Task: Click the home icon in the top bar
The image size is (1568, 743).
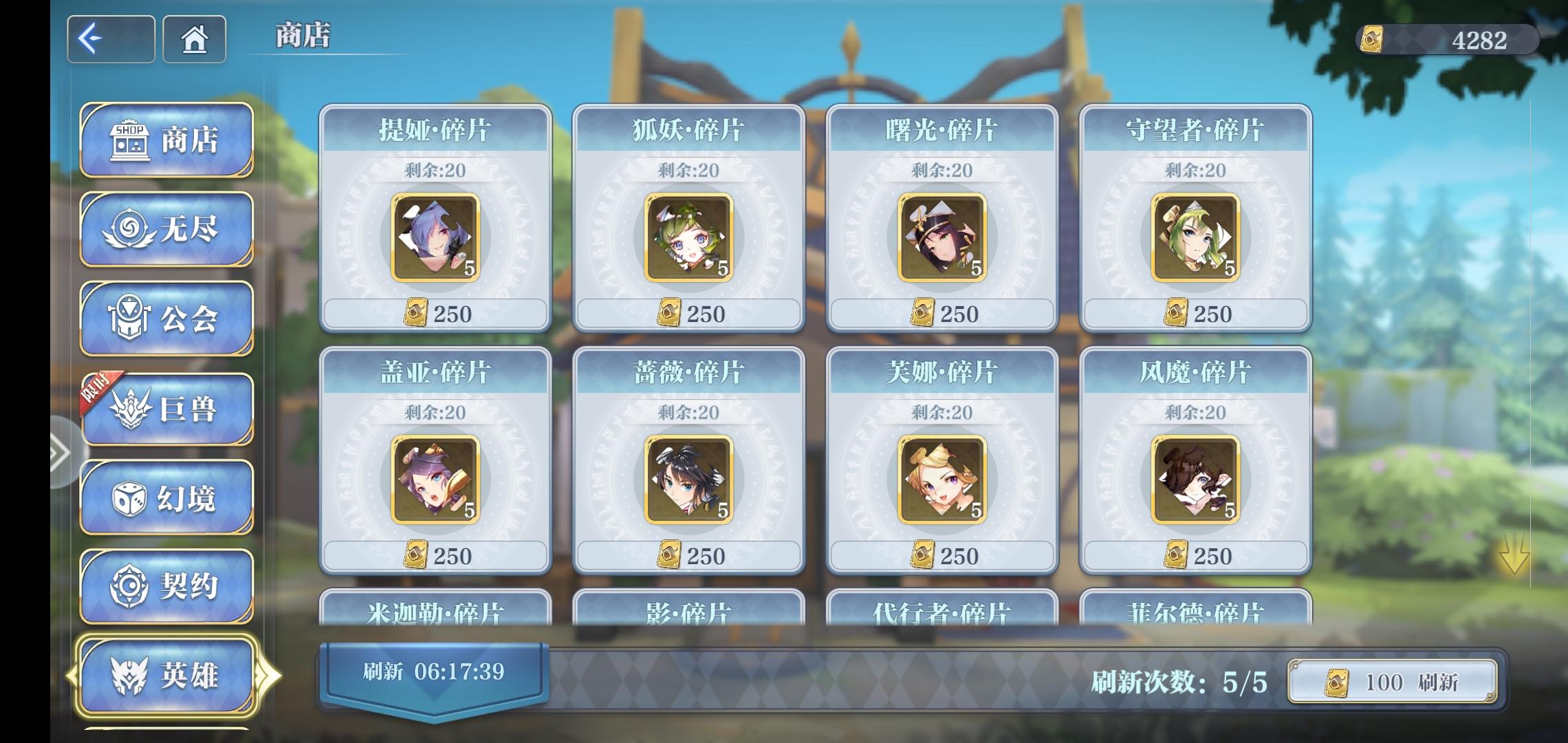Action: coord(195,39)
